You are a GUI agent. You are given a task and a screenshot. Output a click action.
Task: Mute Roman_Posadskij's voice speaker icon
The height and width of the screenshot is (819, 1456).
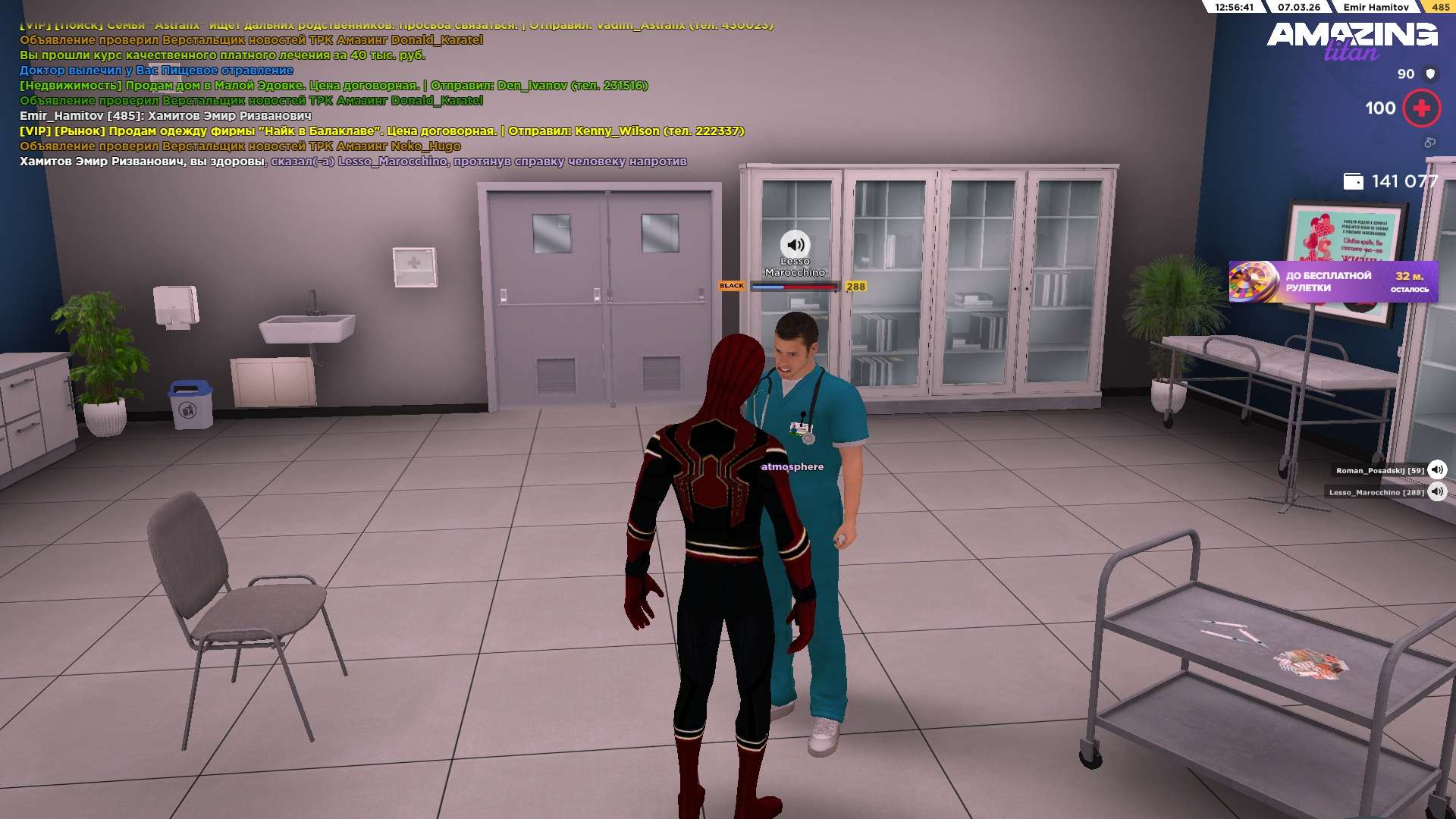pos(1437,470)
